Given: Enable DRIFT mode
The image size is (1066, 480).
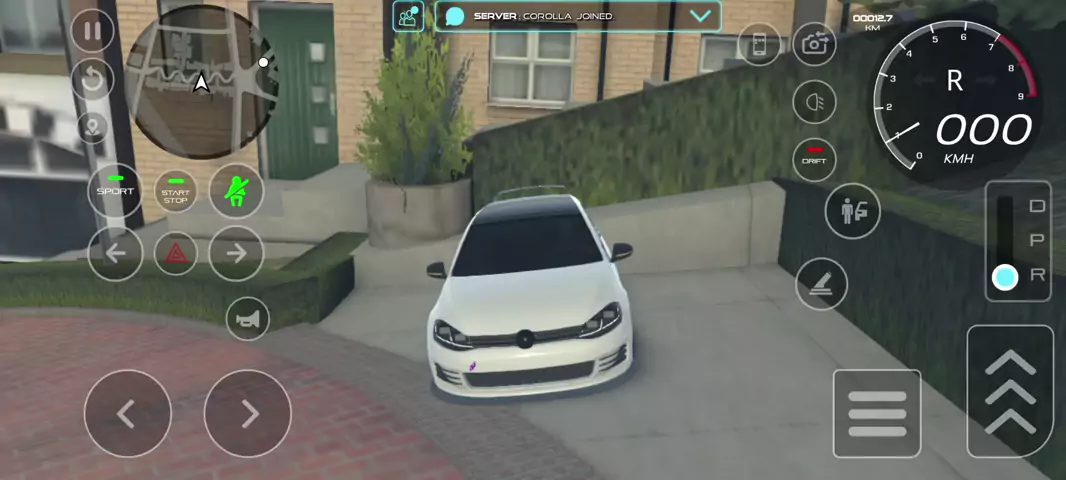Looking at the screenshot, I should (x=814, y=159).
